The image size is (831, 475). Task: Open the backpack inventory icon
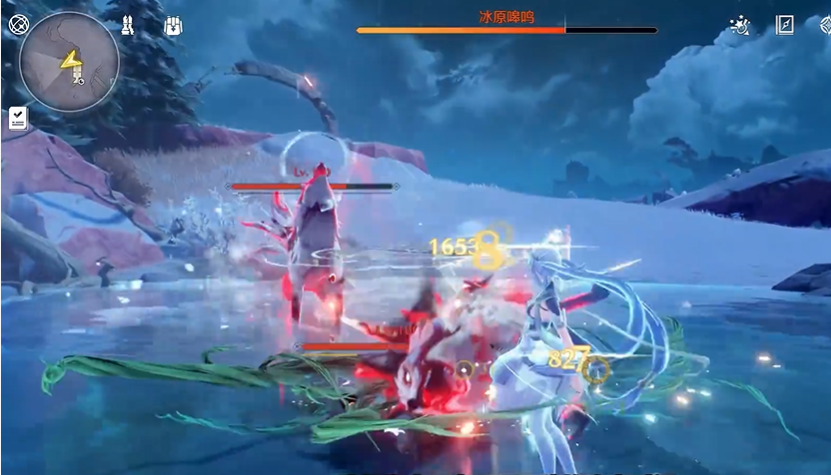tap(174, 25)
